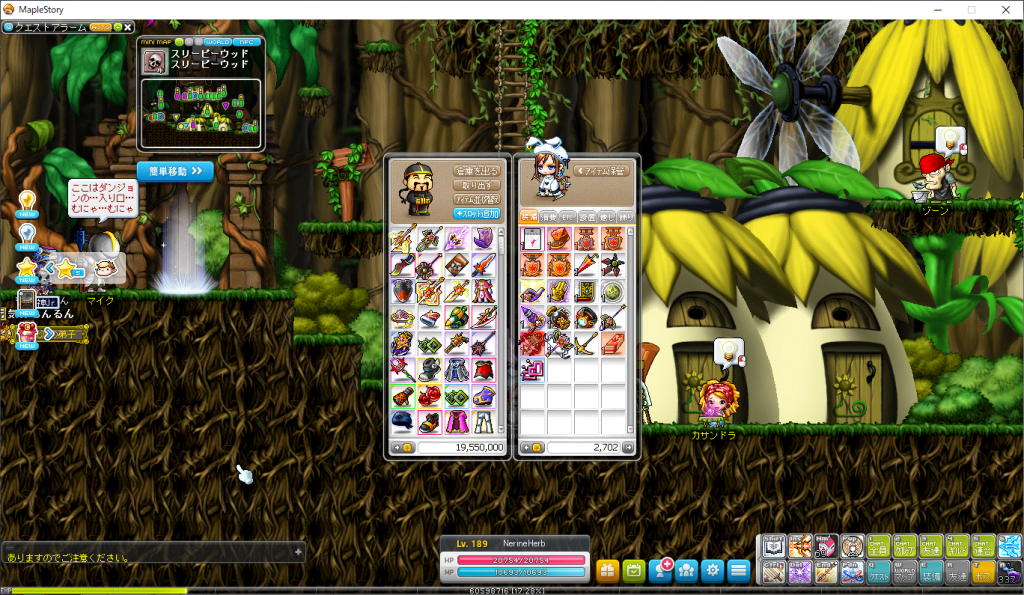Open the WORLD マップ shortcut
This screenshot has height=595, width=1024.
(905, 572)
